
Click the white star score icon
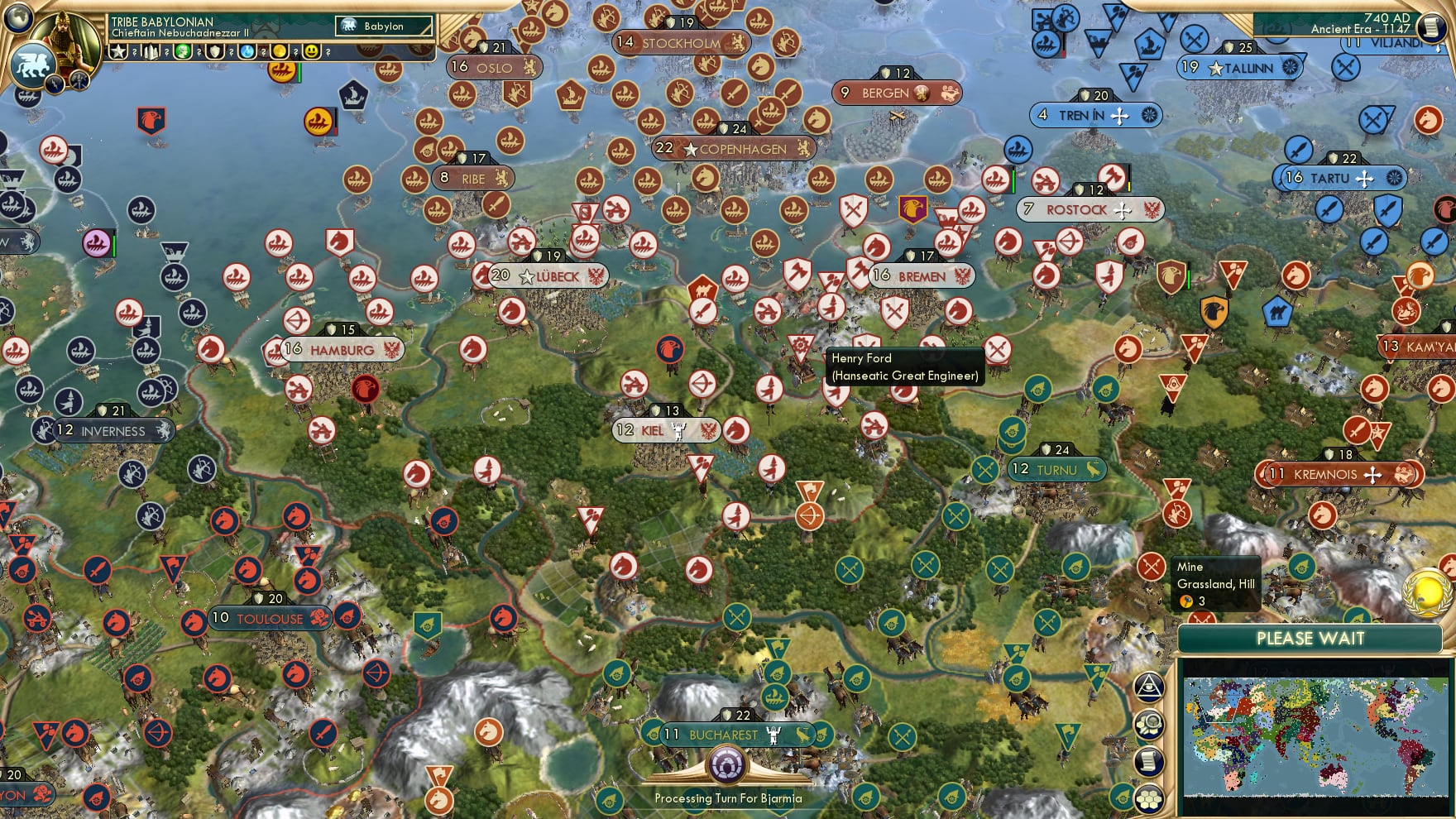point(118,51)
